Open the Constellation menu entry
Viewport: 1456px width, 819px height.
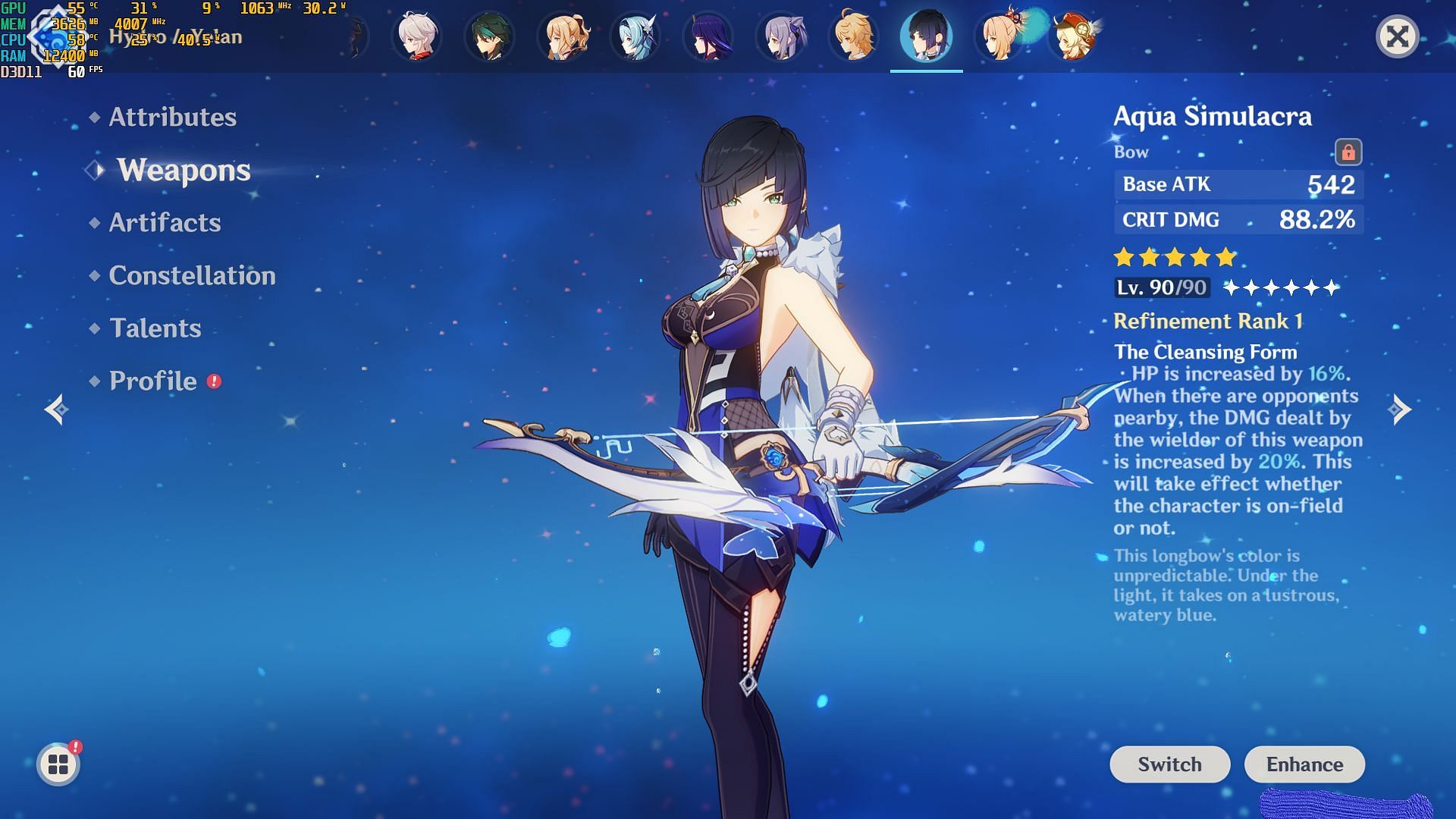coord(192,275)
